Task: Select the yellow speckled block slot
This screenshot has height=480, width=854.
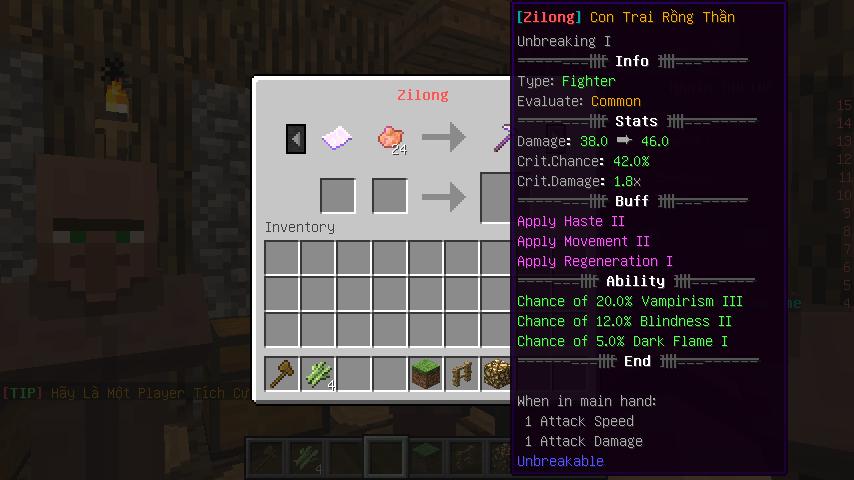Action: coord(497,374)
